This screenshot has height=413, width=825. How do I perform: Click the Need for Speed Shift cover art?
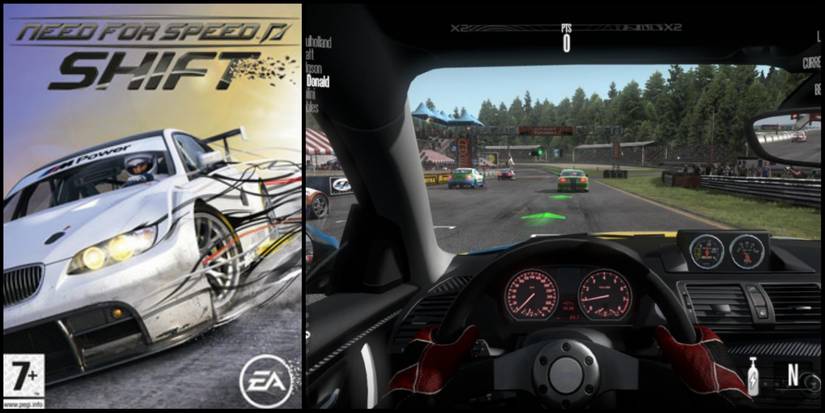151,206
